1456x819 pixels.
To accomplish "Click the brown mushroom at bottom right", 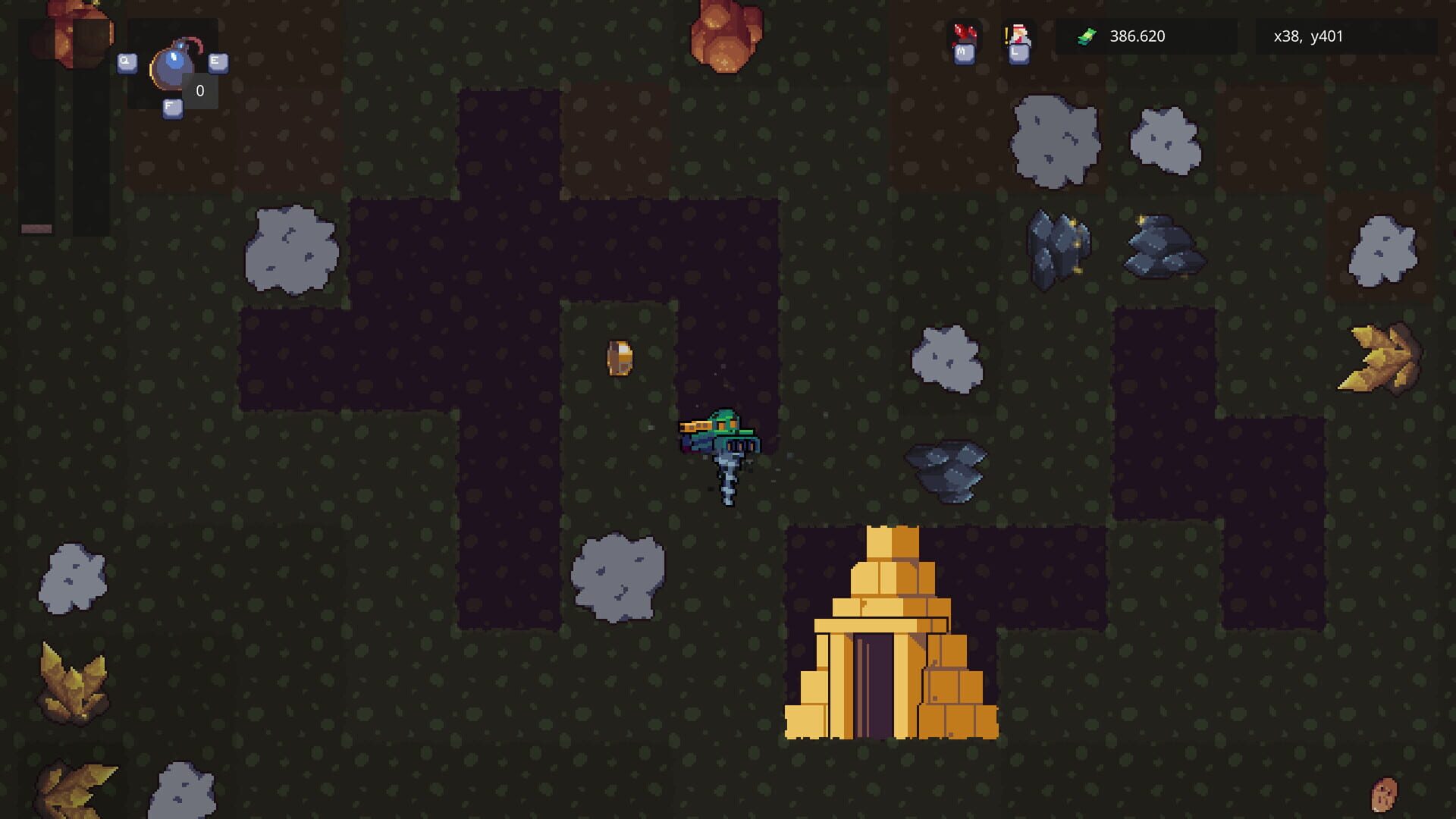I will point(1384,792).
